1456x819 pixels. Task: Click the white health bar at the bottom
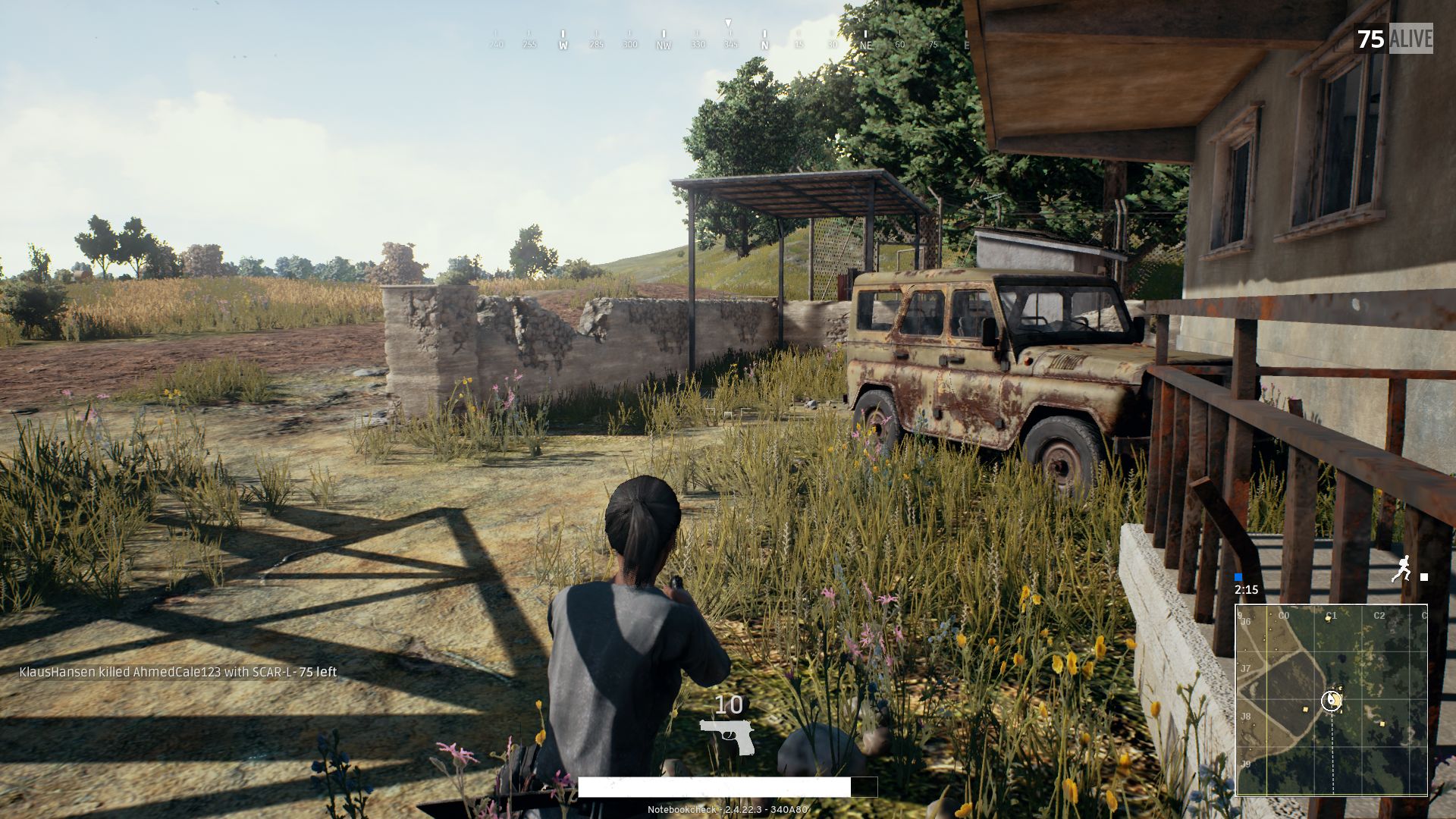713,789
